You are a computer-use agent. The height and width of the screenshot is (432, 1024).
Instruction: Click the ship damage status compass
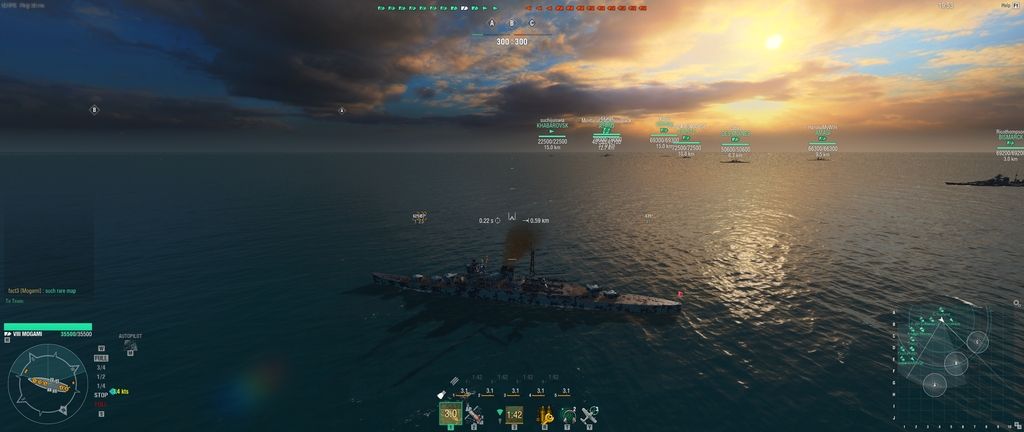point(47,383)
